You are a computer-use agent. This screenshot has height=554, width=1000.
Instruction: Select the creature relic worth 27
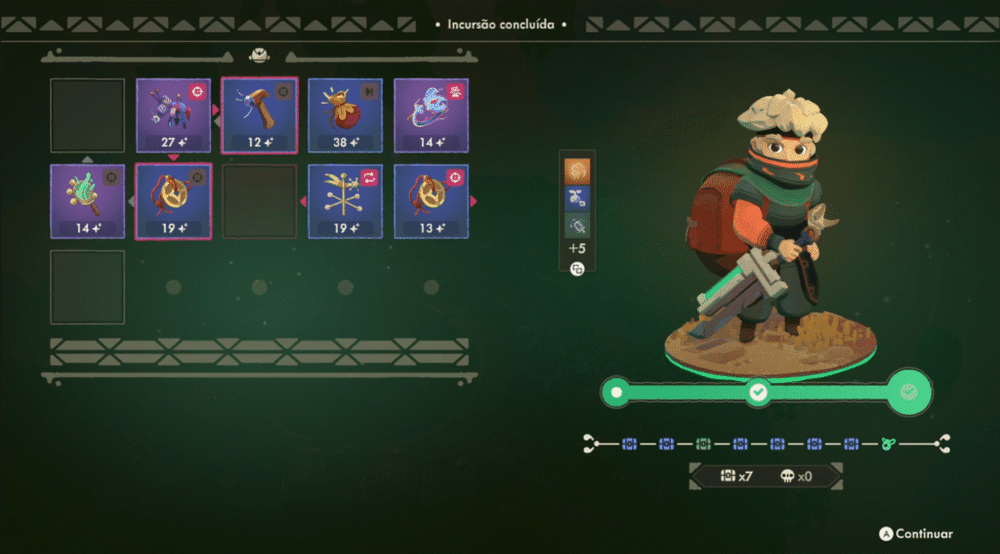click(x=173, y=115)
